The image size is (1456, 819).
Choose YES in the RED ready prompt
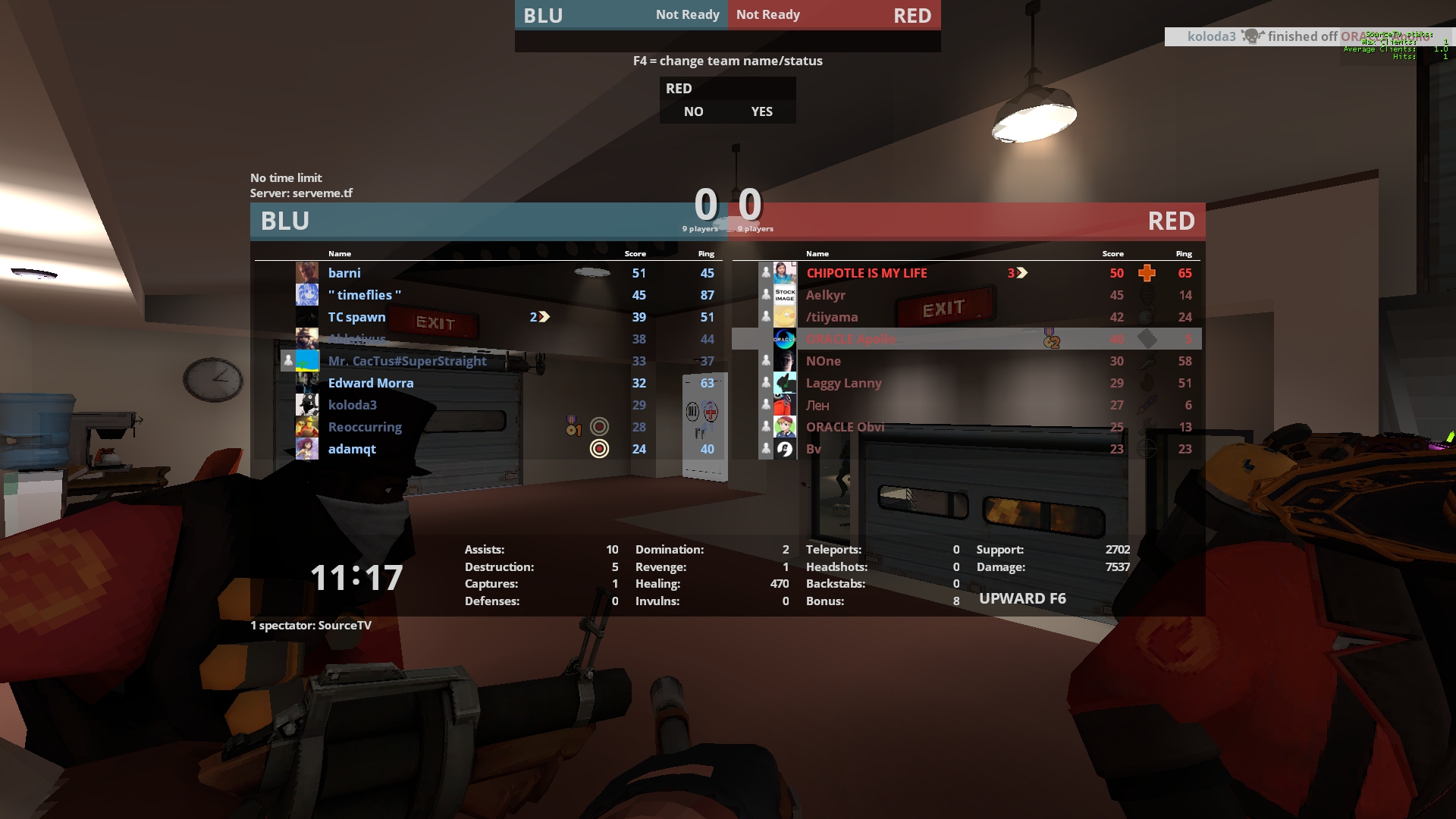coord(761,111)
